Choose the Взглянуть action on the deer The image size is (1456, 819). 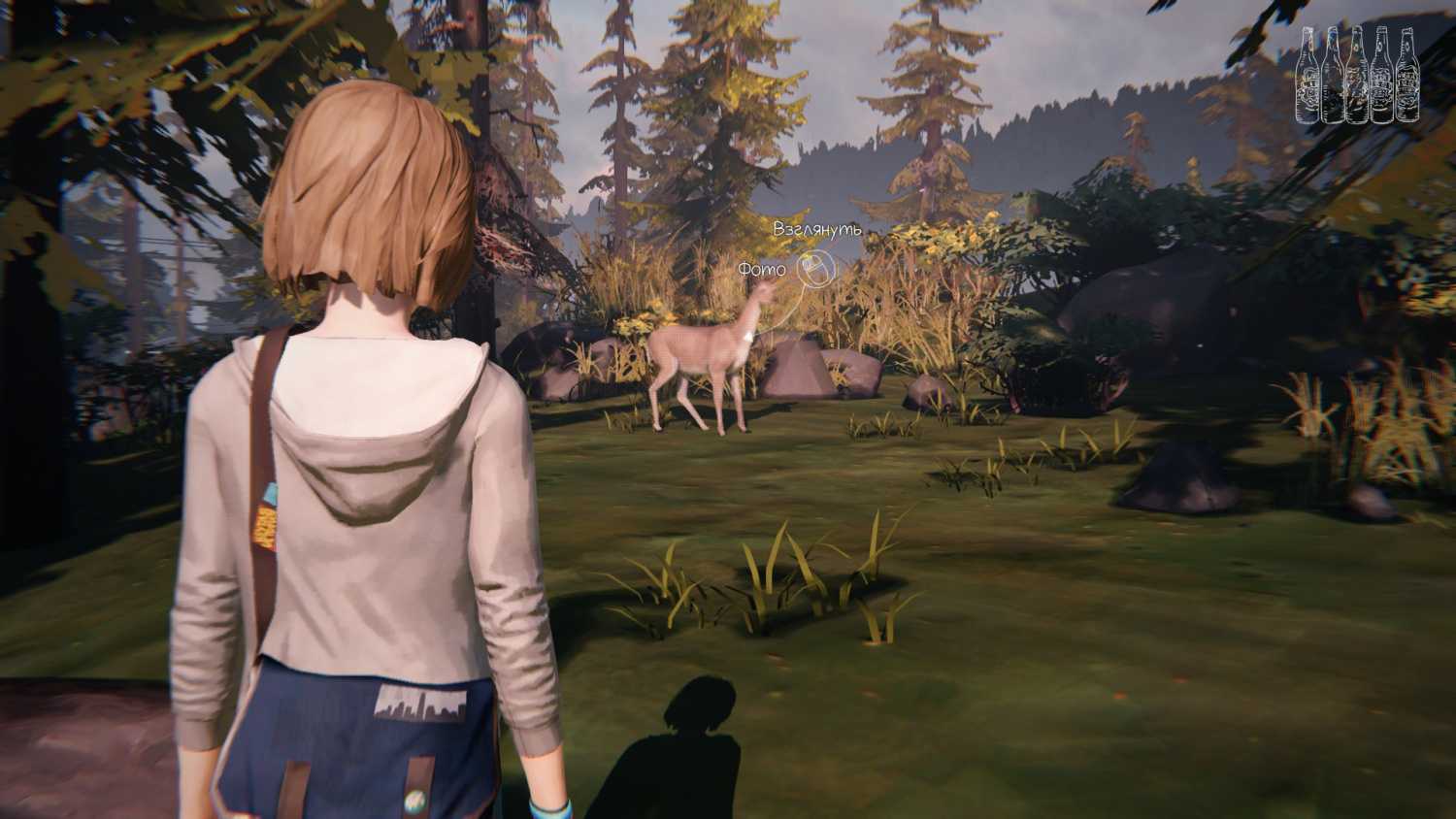pyautogui.click(x=816, y=230)
